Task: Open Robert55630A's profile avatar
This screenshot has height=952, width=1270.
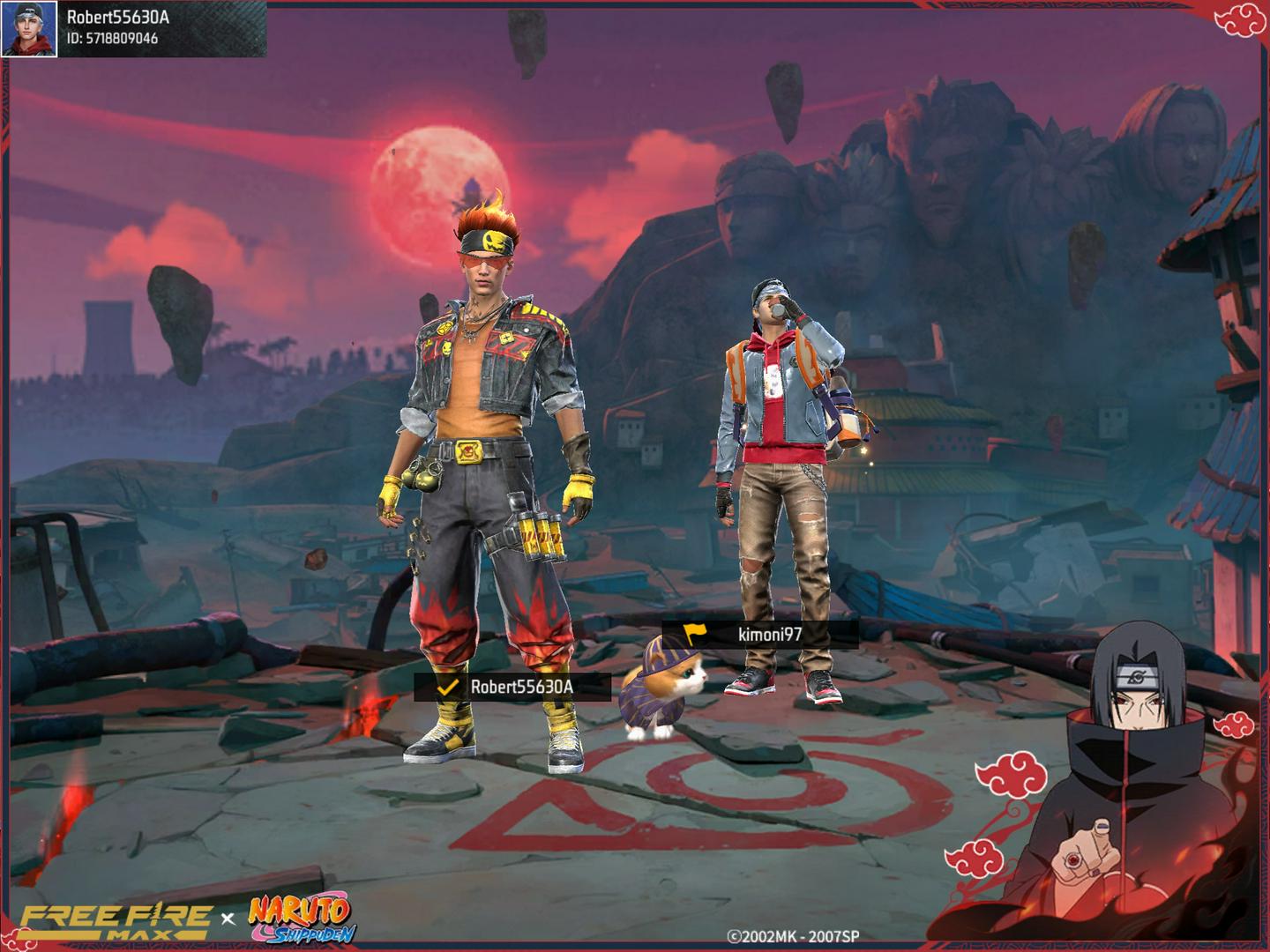Action: coord(29,29)
